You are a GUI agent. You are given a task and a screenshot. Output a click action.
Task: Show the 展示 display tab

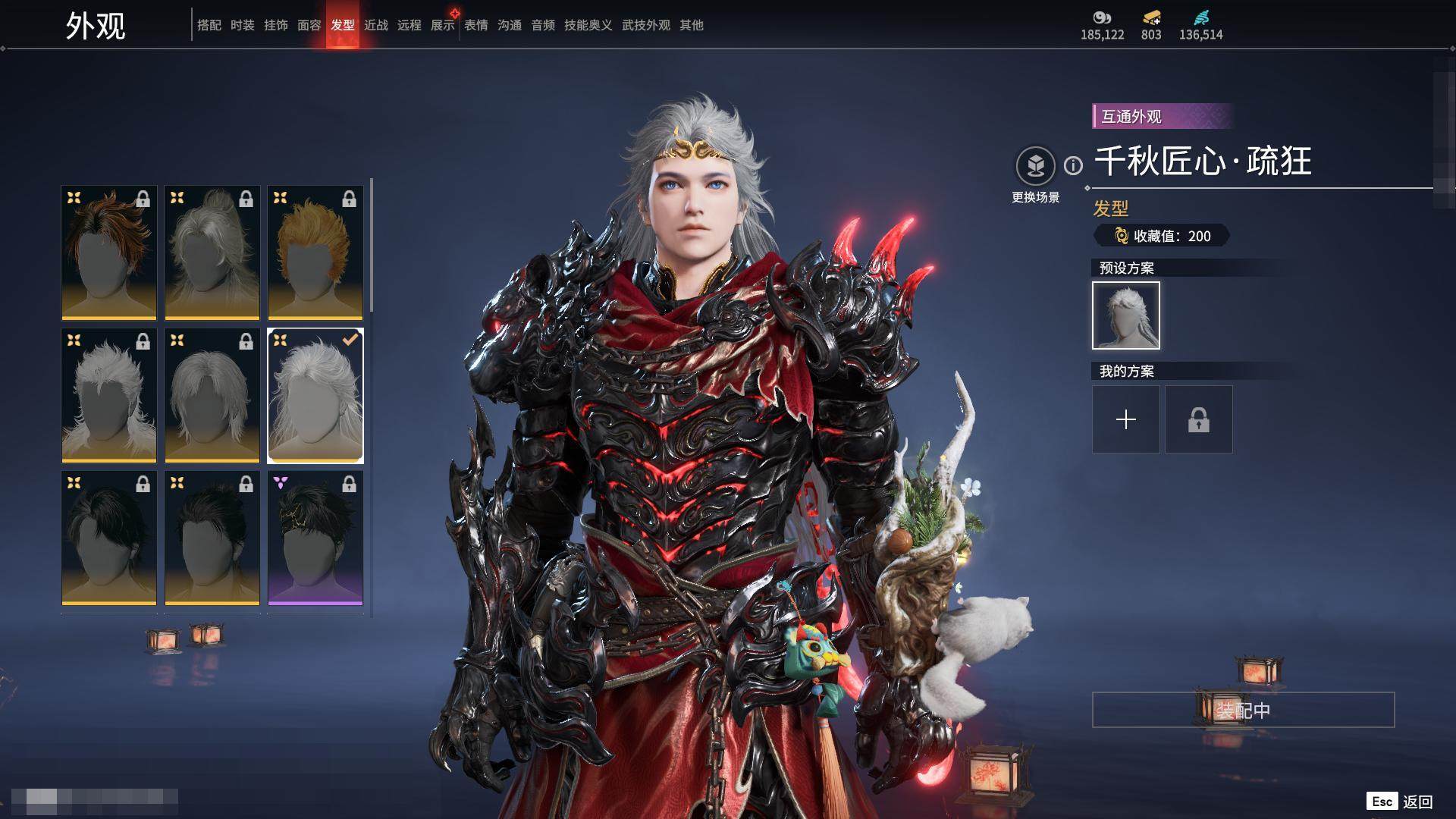[x=443, y=25]
